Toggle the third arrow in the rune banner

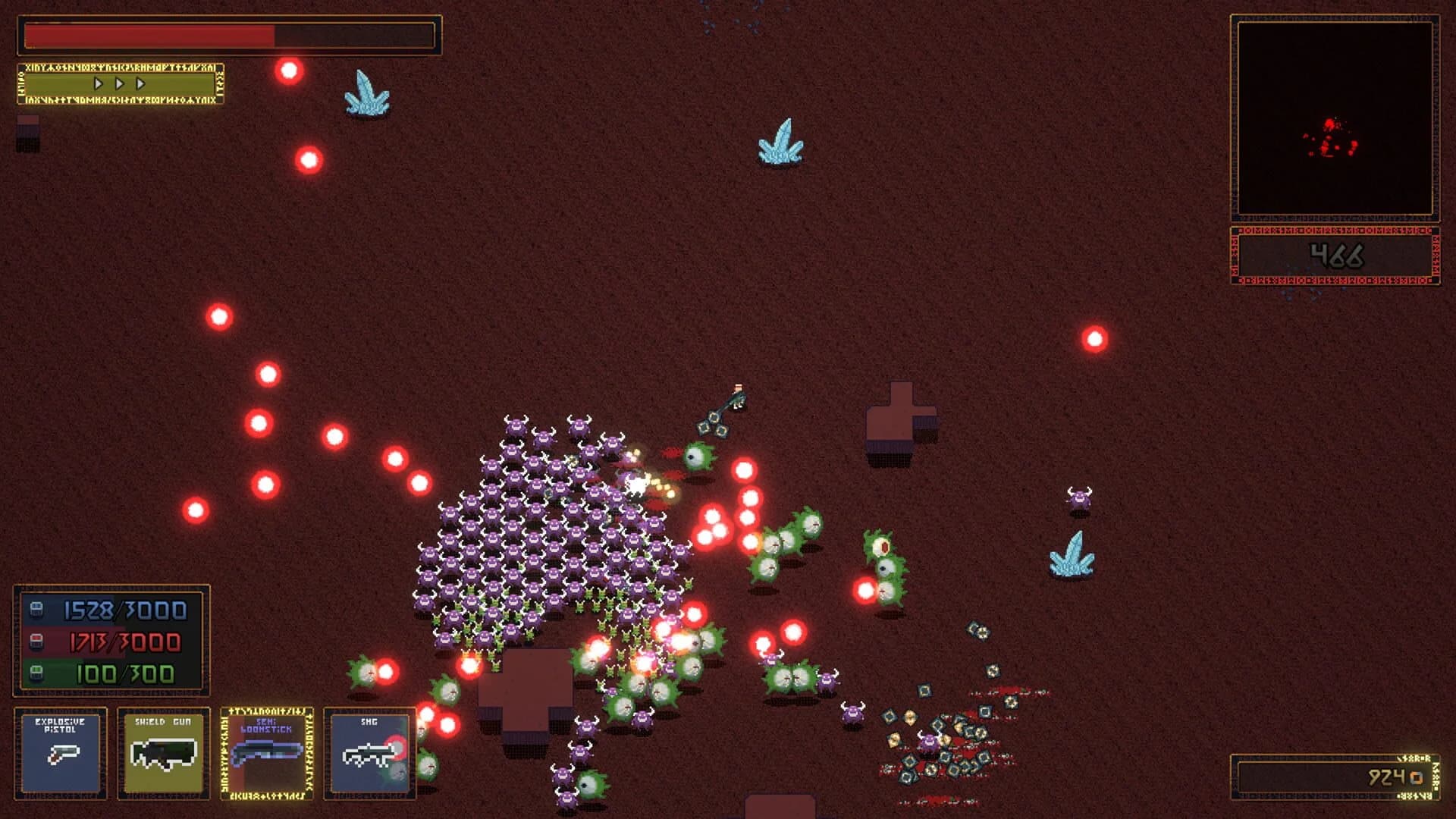tap(139, 85)
